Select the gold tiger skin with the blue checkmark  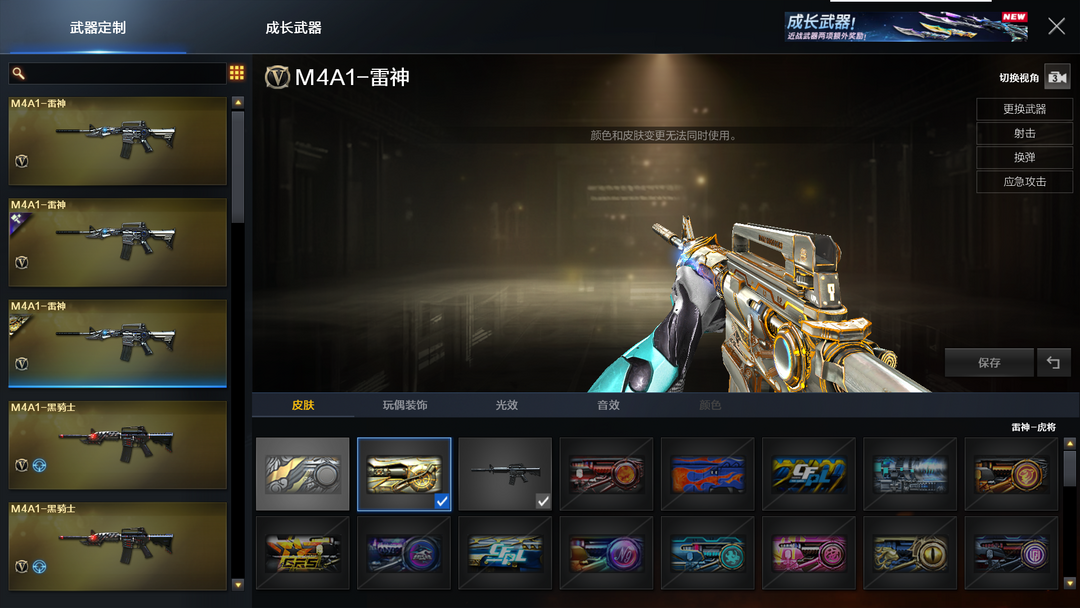[404, 474]
